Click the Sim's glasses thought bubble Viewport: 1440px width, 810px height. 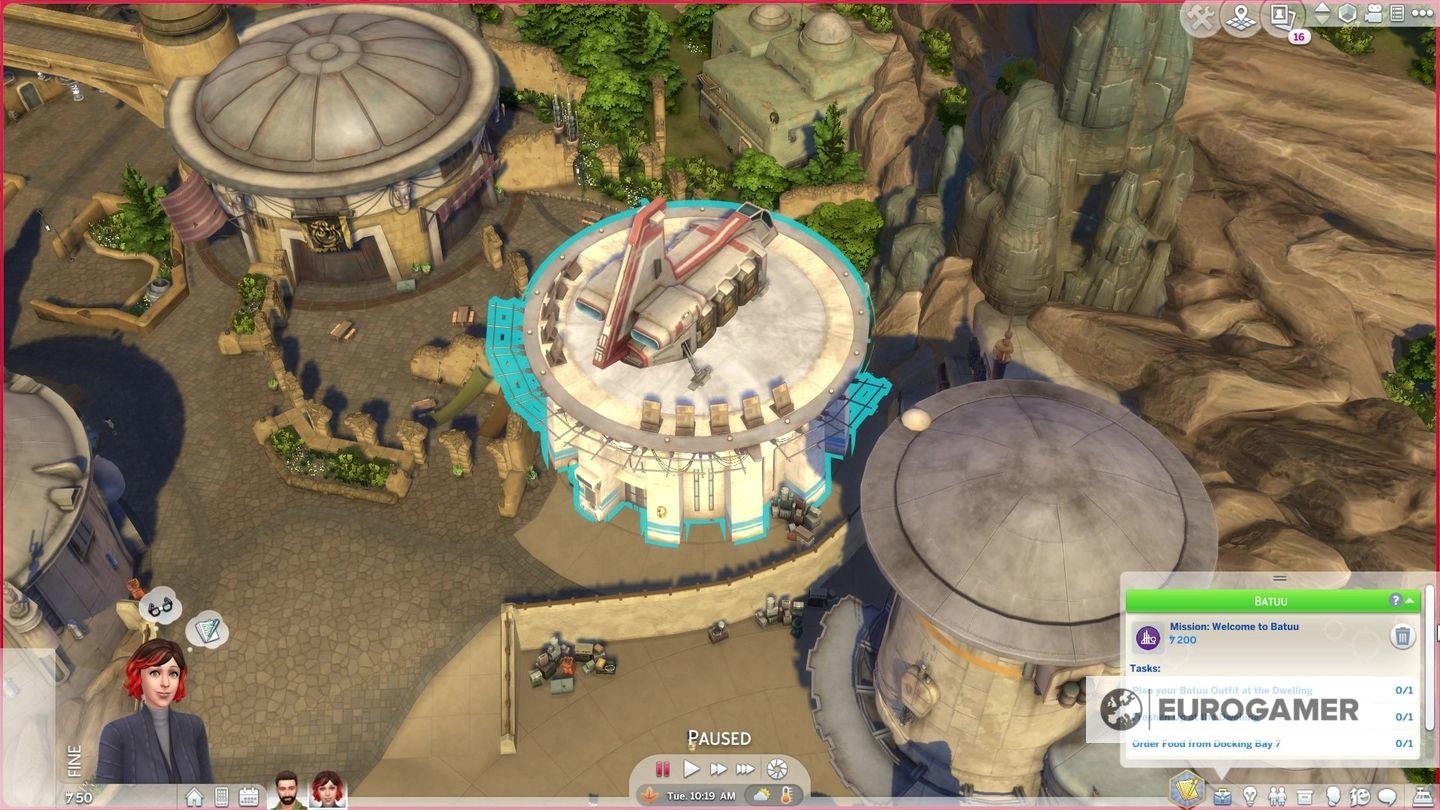tap(160, 606)
